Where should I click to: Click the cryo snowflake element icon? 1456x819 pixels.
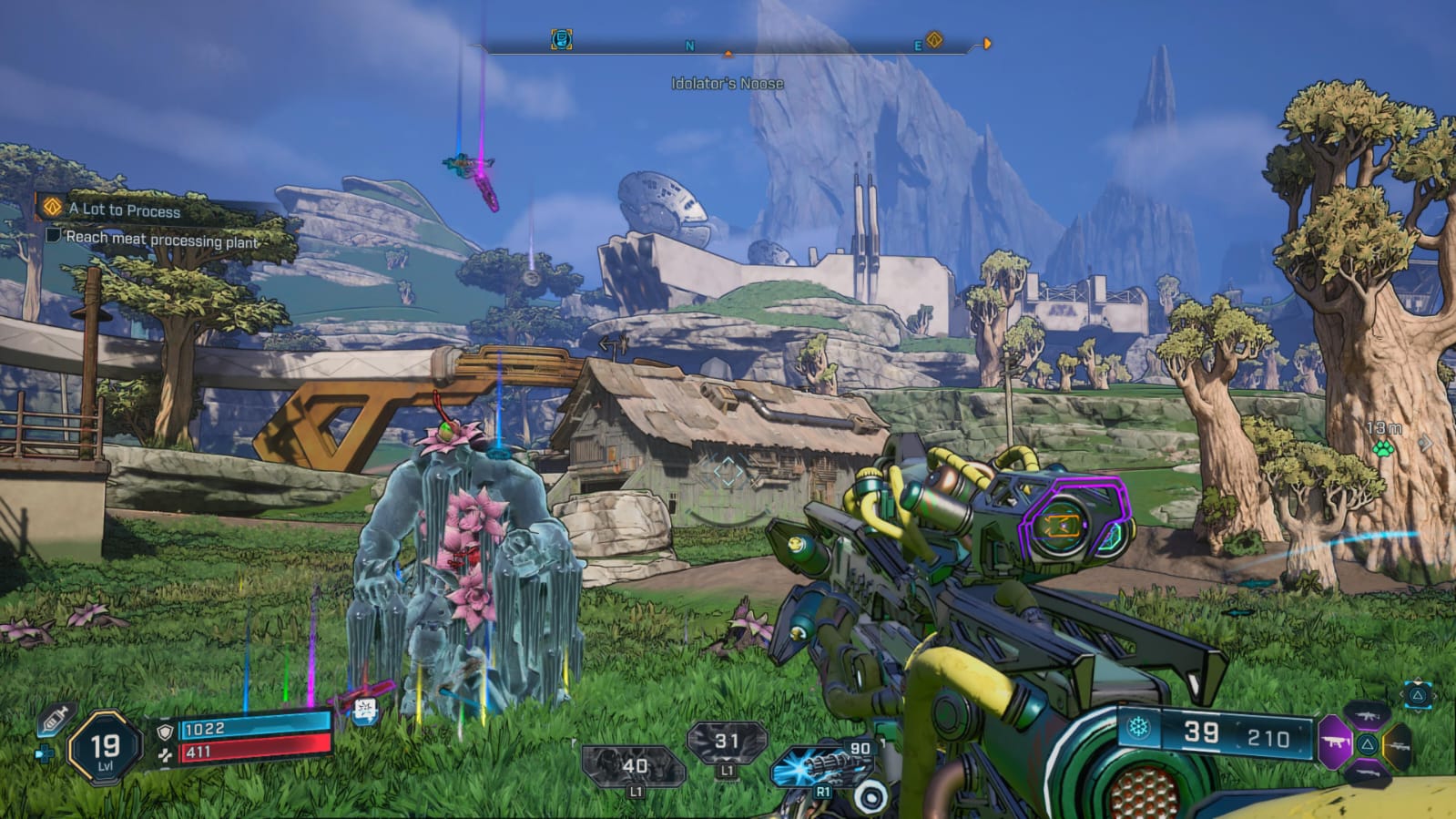tap(1139, 728)
